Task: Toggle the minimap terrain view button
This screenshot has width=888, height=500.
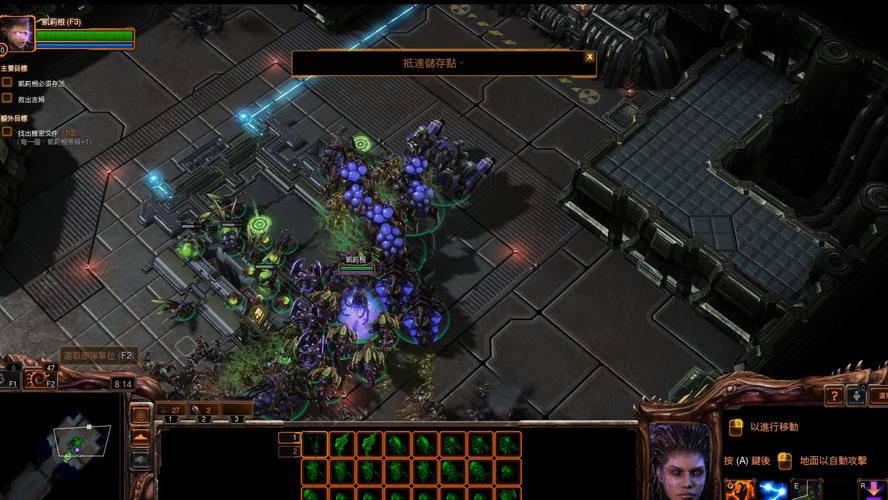Action: [x=141, y=437]
